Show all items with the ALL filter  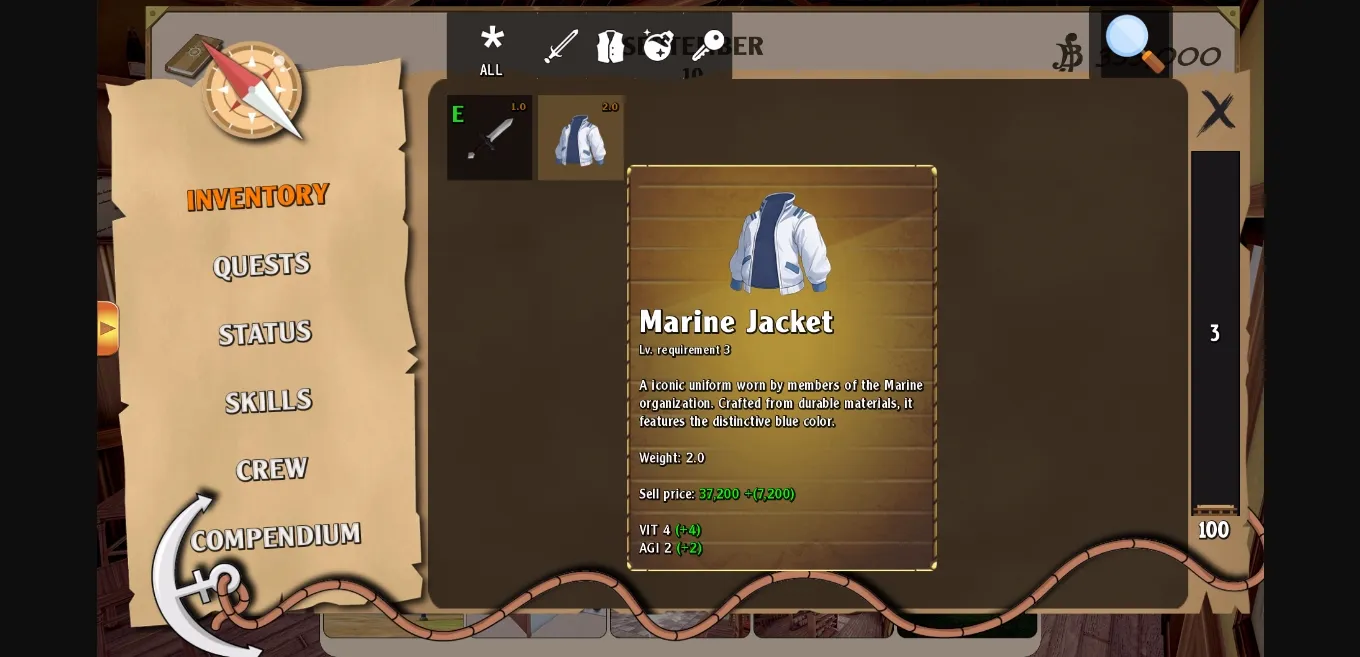(x=491, y=50)
